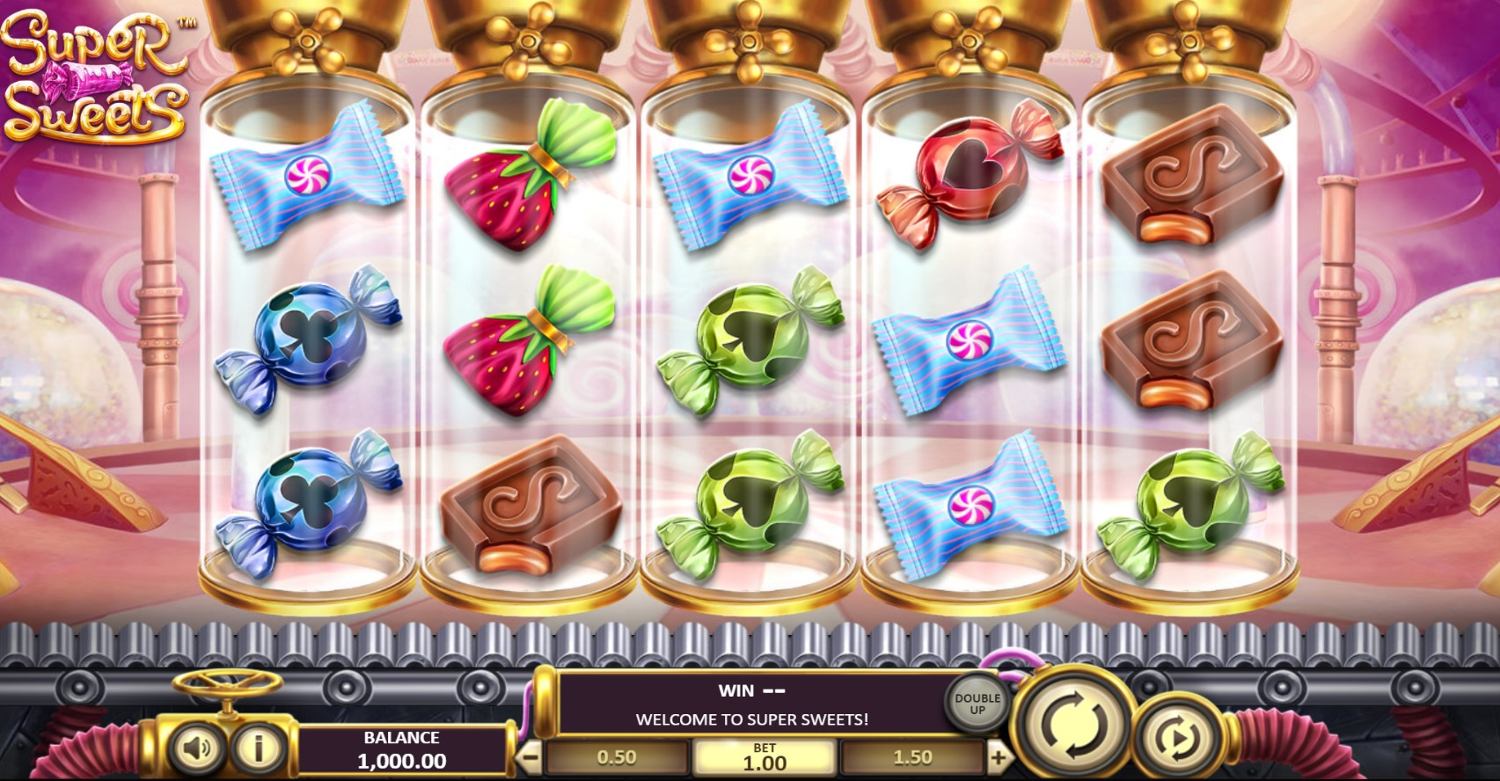Decrease bet with the minus button
This screenshot has width=1500, height=781.
pos(532,757)
